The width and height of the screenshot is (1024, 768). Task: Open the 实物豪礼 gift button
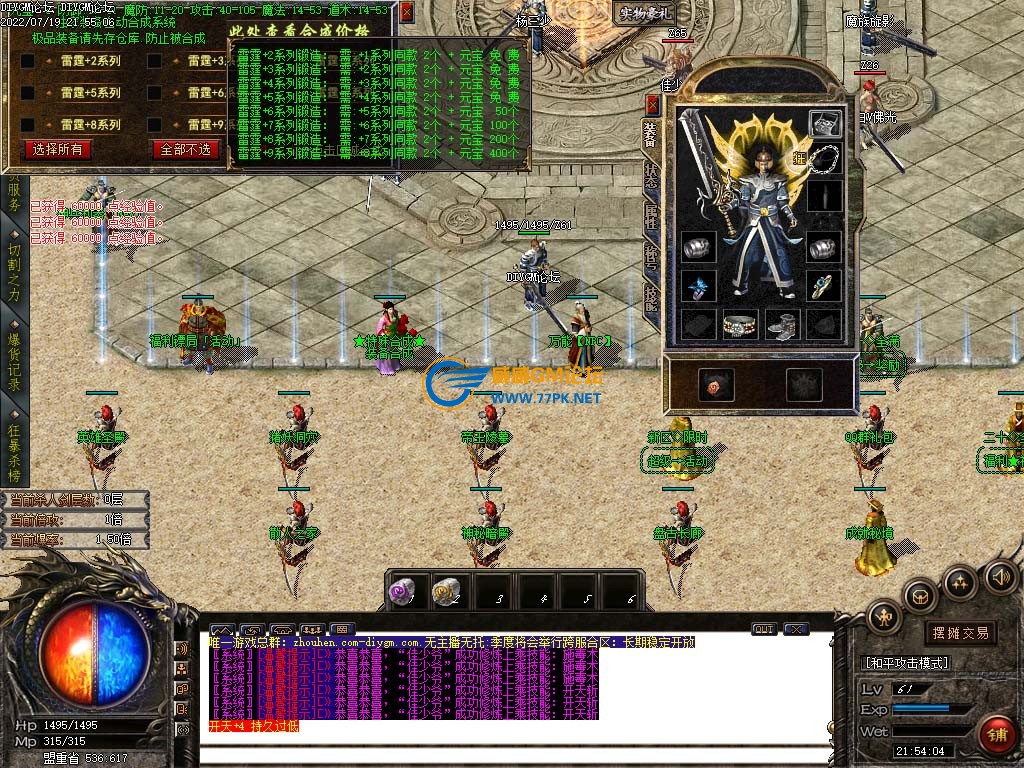645,13
